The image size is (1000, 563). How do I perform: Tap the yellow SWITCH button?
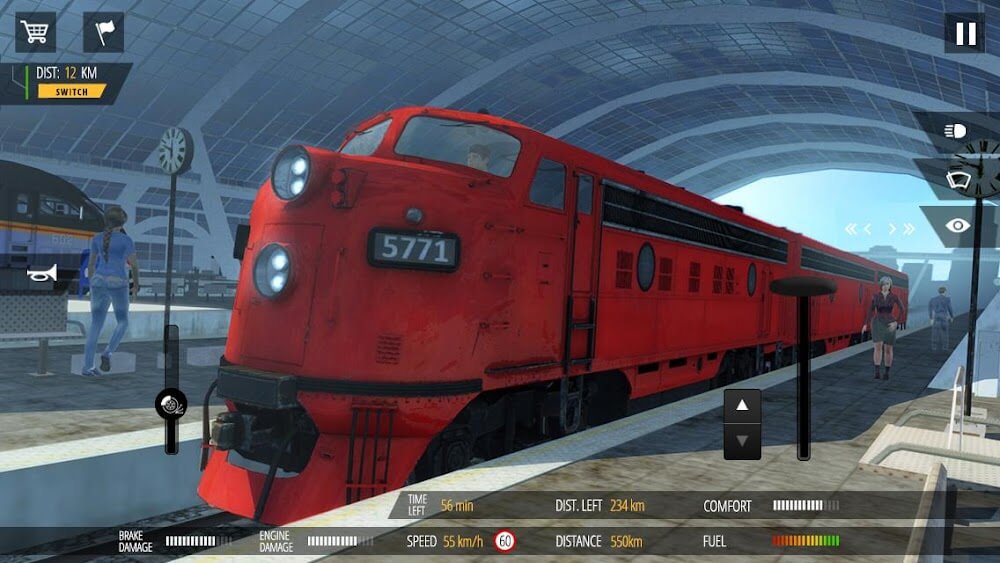71,92
